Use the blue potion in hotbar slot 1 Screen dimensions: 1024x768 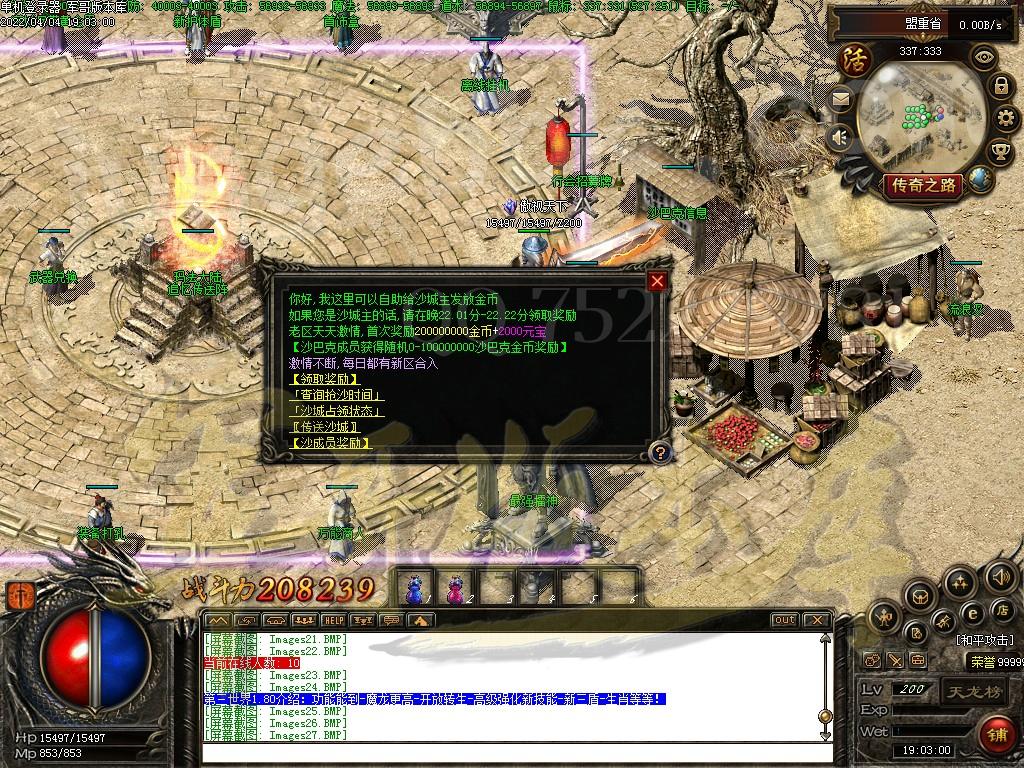click(x=414, y=587)
